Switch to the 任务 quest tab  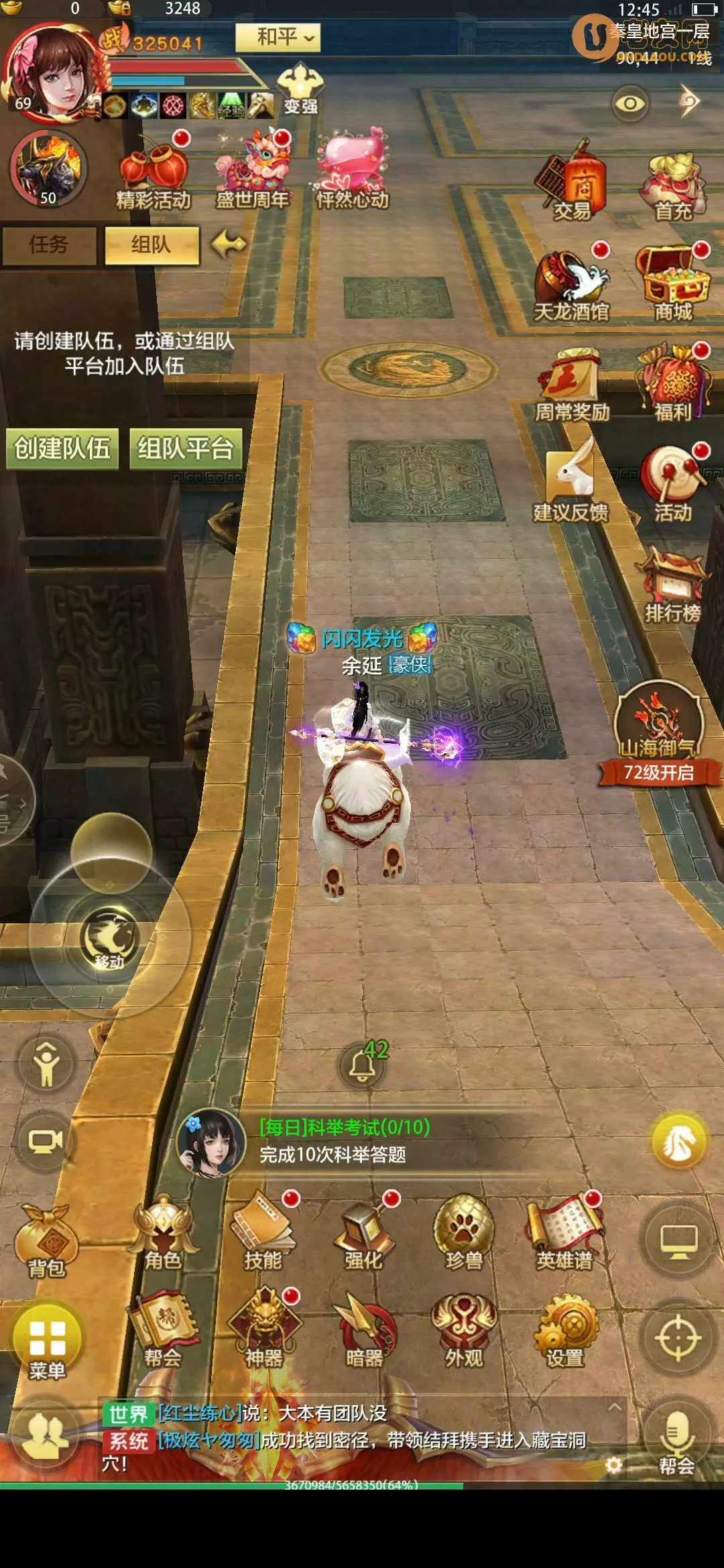[48, 245]
